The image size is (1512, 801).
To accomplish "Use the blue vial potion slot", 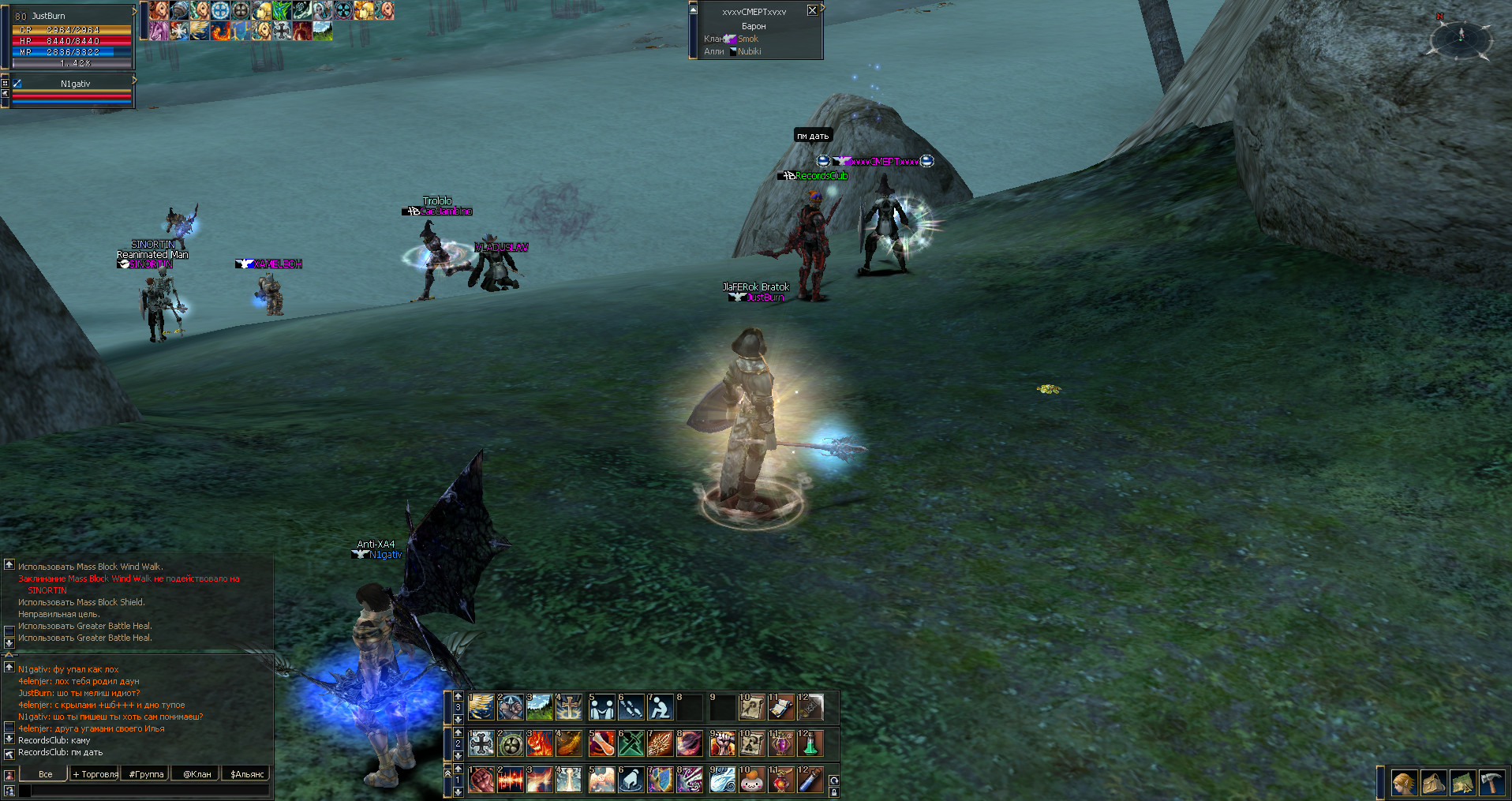I will click(x=810, y=780).
